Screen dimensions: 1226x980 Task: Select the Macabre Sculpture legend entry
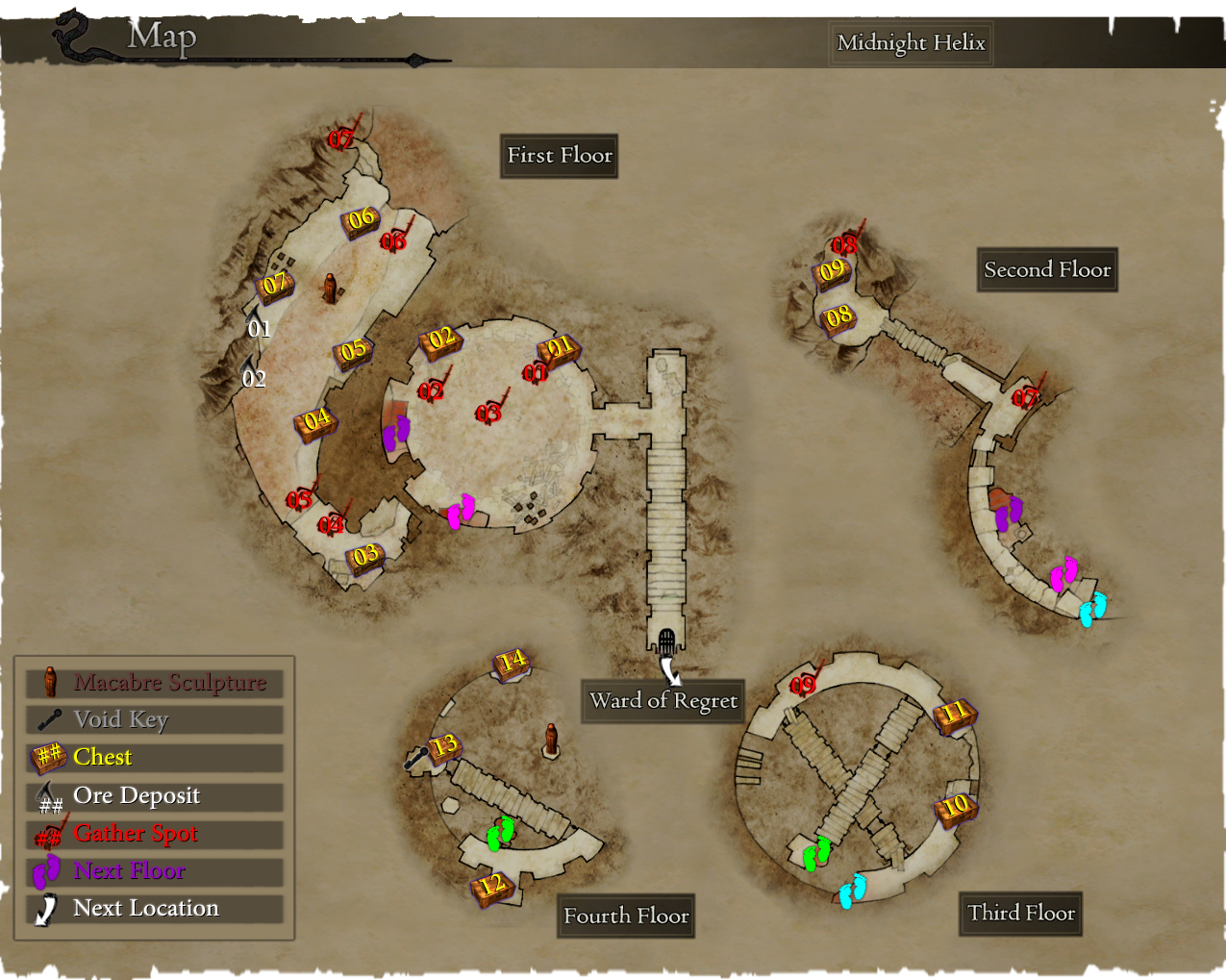click(154, 683)
